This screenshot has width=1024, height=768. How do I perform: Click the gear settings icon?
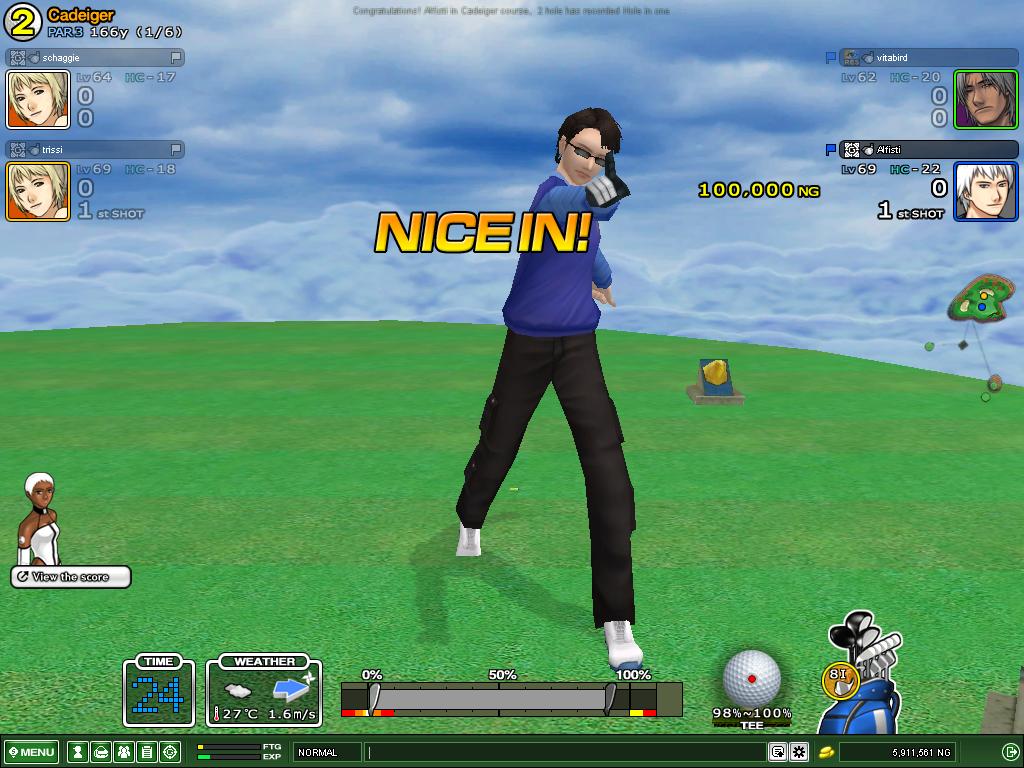[x=799, y=752]
